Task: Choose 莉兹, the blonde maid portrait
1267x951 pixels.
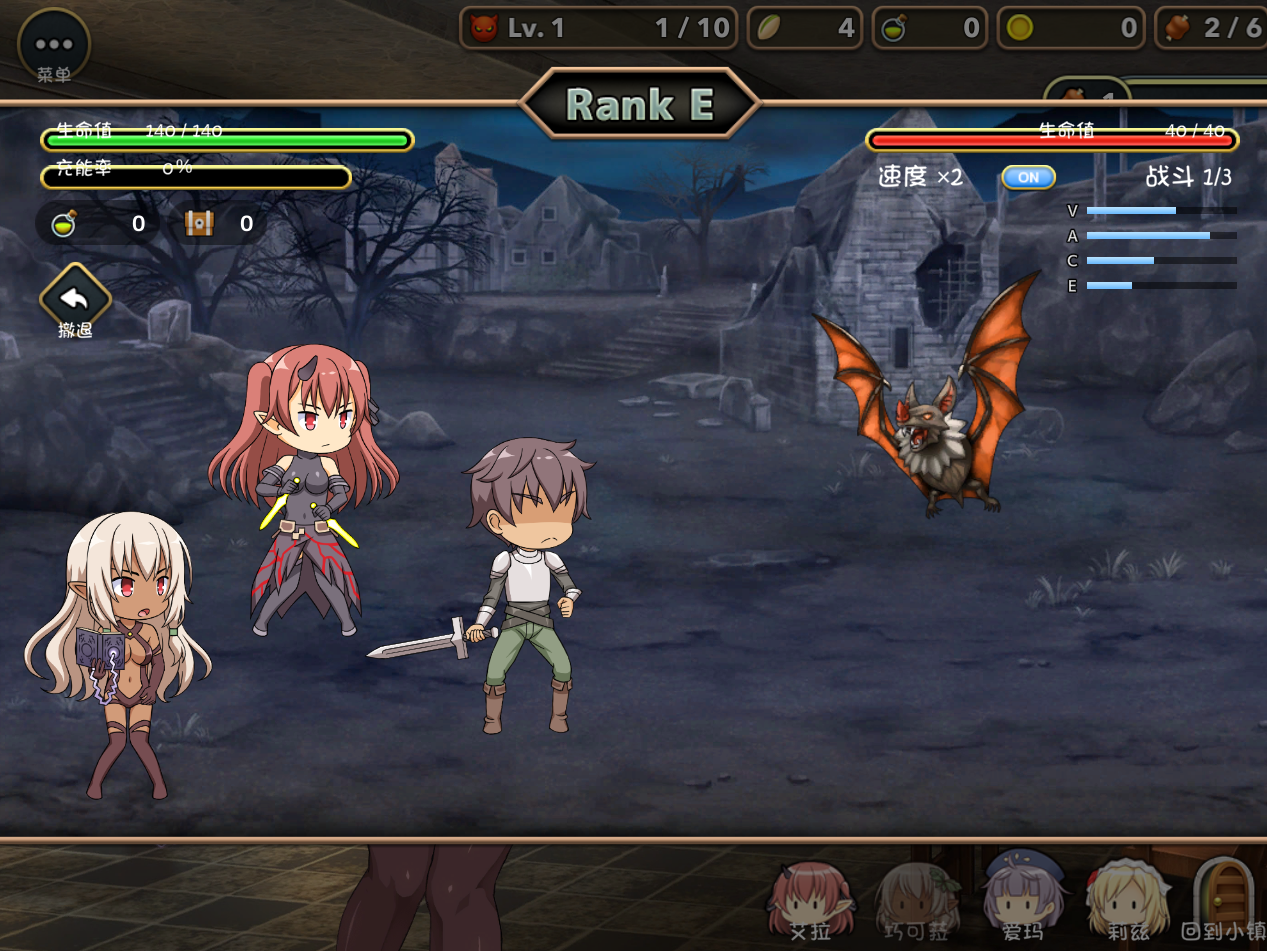Action: point(1128,898)
